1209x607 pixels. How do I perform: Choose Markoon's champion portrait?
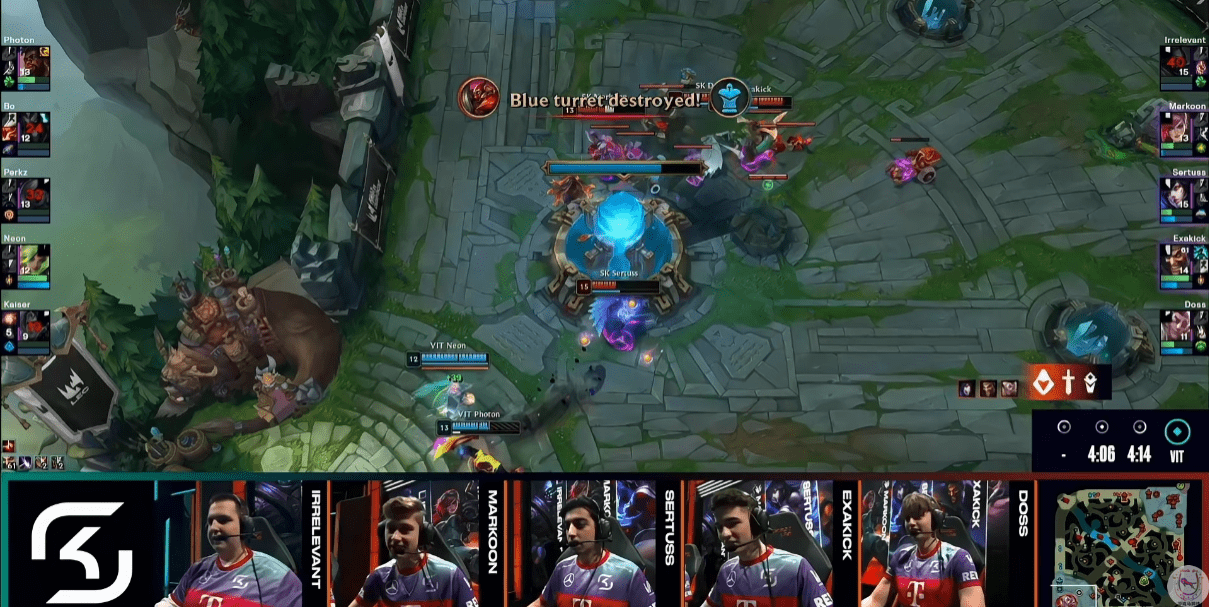pyautogui.click(x=1177, y=127)
